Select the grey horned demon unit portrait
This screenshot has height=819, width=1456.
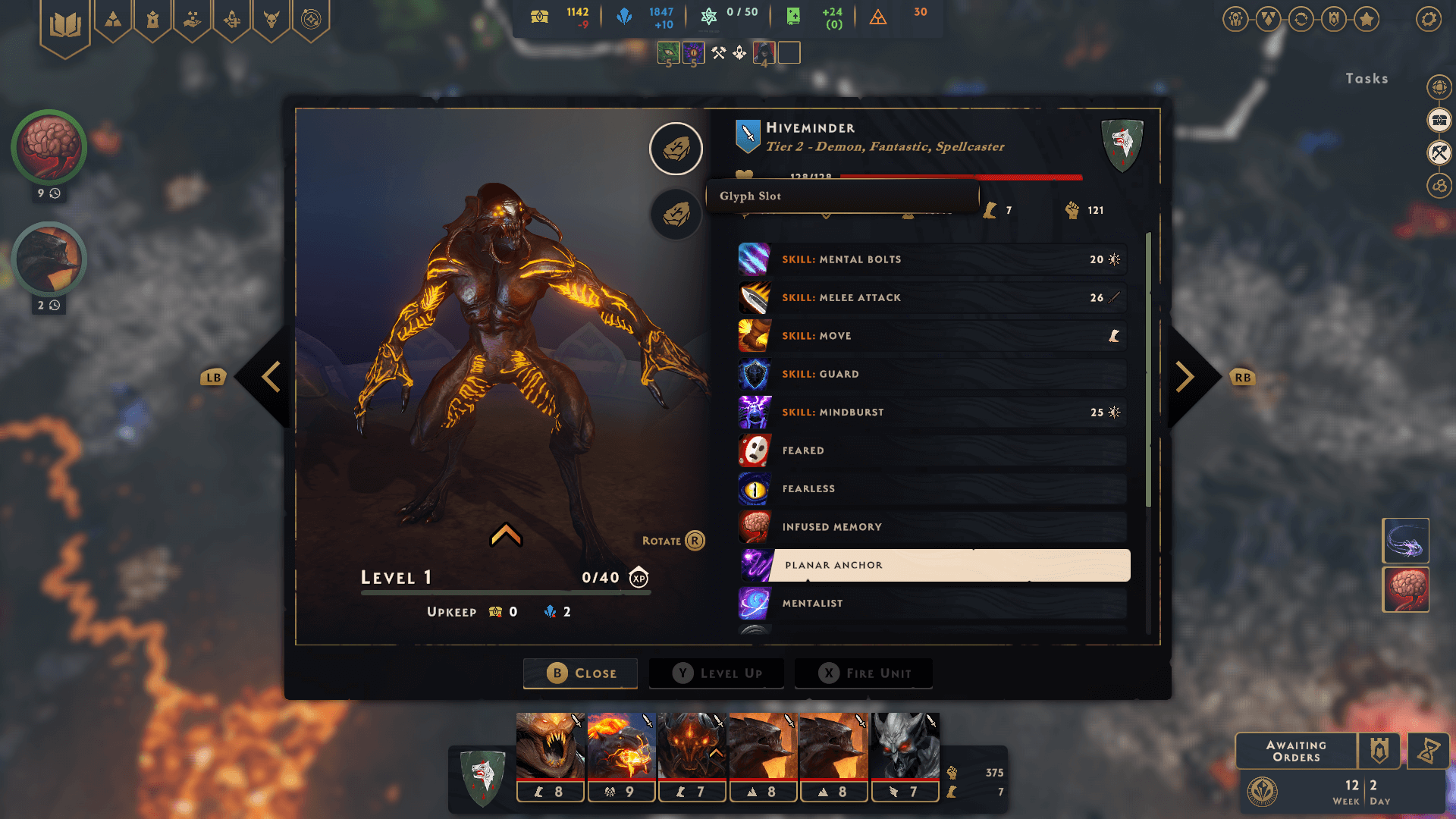pos(905,747)
